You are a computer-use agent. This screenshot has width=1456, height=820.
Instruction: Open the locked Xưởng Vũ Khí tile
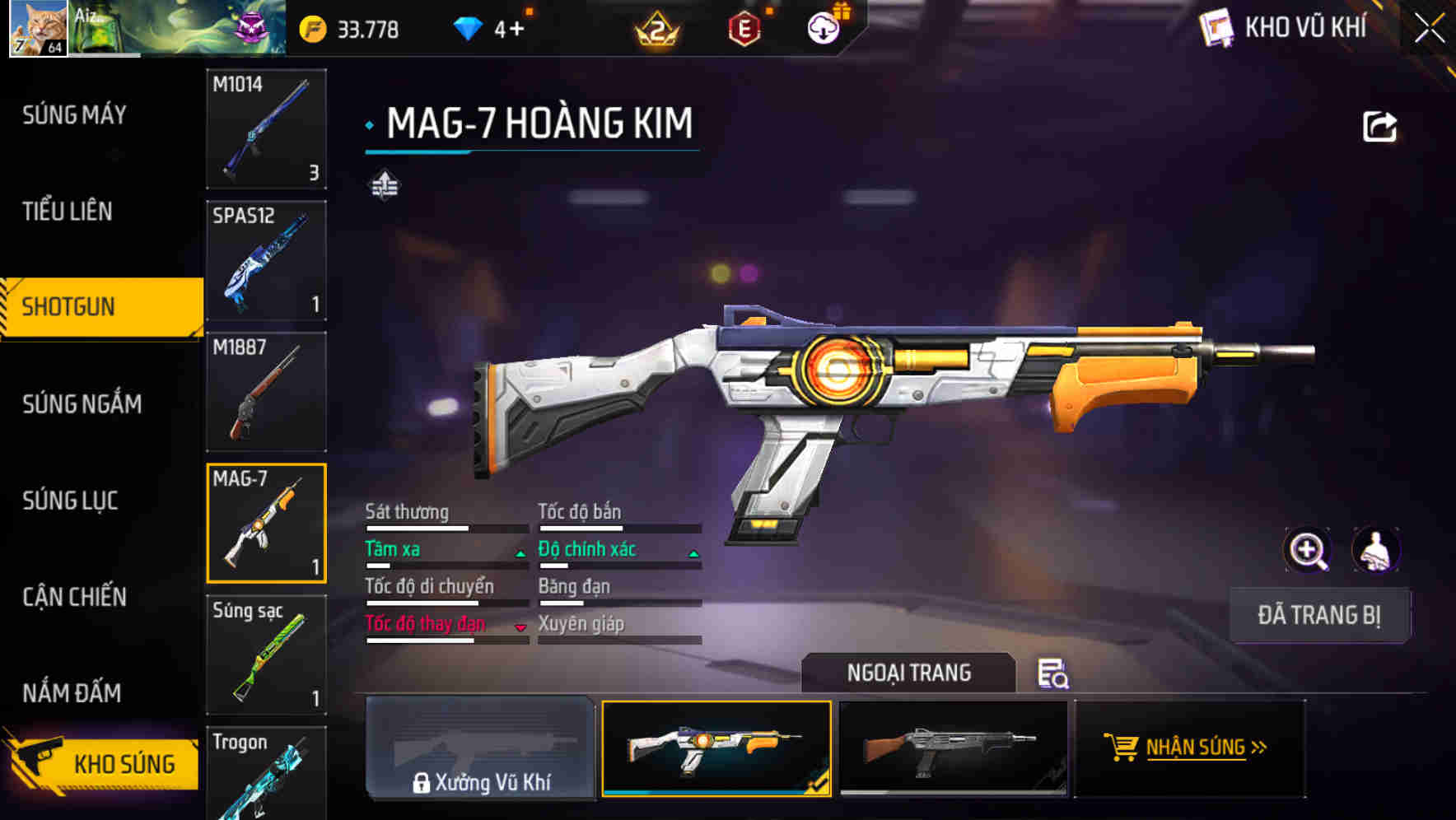coord(480,748)
